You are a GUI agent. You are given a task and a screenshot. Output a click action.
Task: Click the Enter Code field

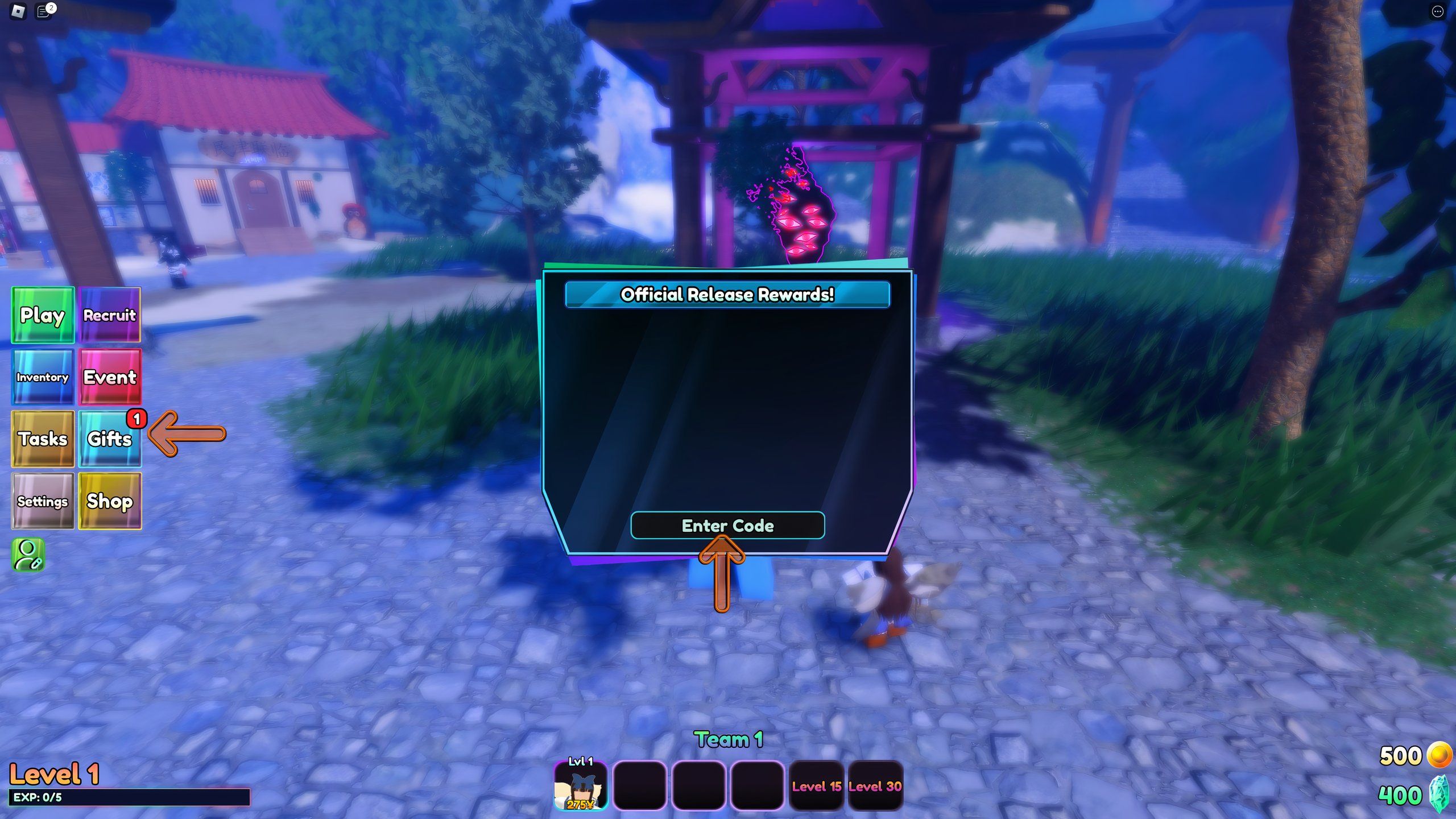727,526
